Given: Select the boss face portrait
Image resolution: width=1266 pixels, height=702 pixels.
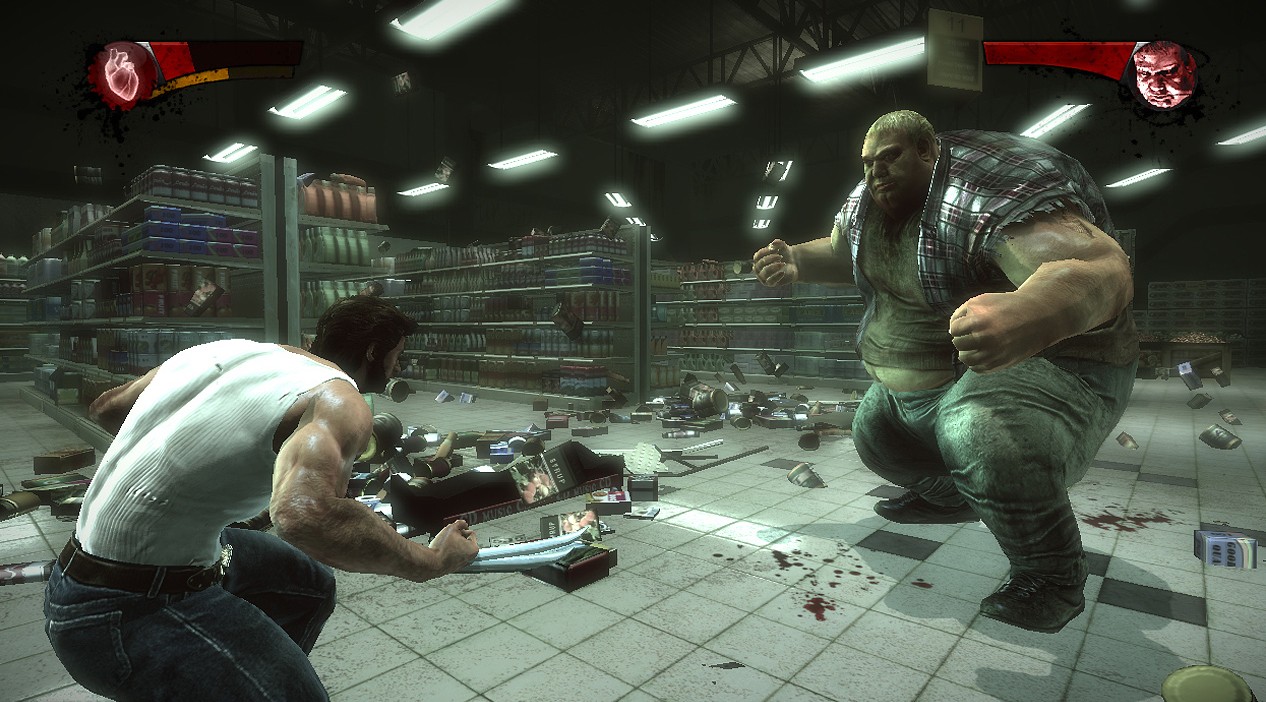Looking at the screenshot, I should pyautogui.click(x=1166, y=75).
